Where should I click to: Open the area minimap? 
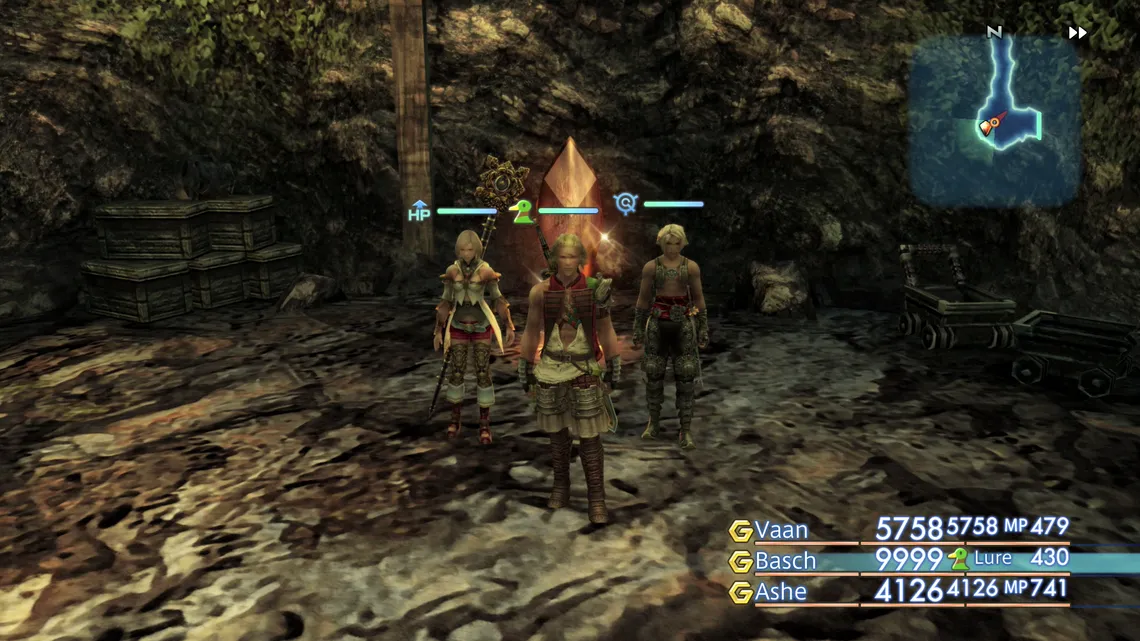click(x=994, y=120)
